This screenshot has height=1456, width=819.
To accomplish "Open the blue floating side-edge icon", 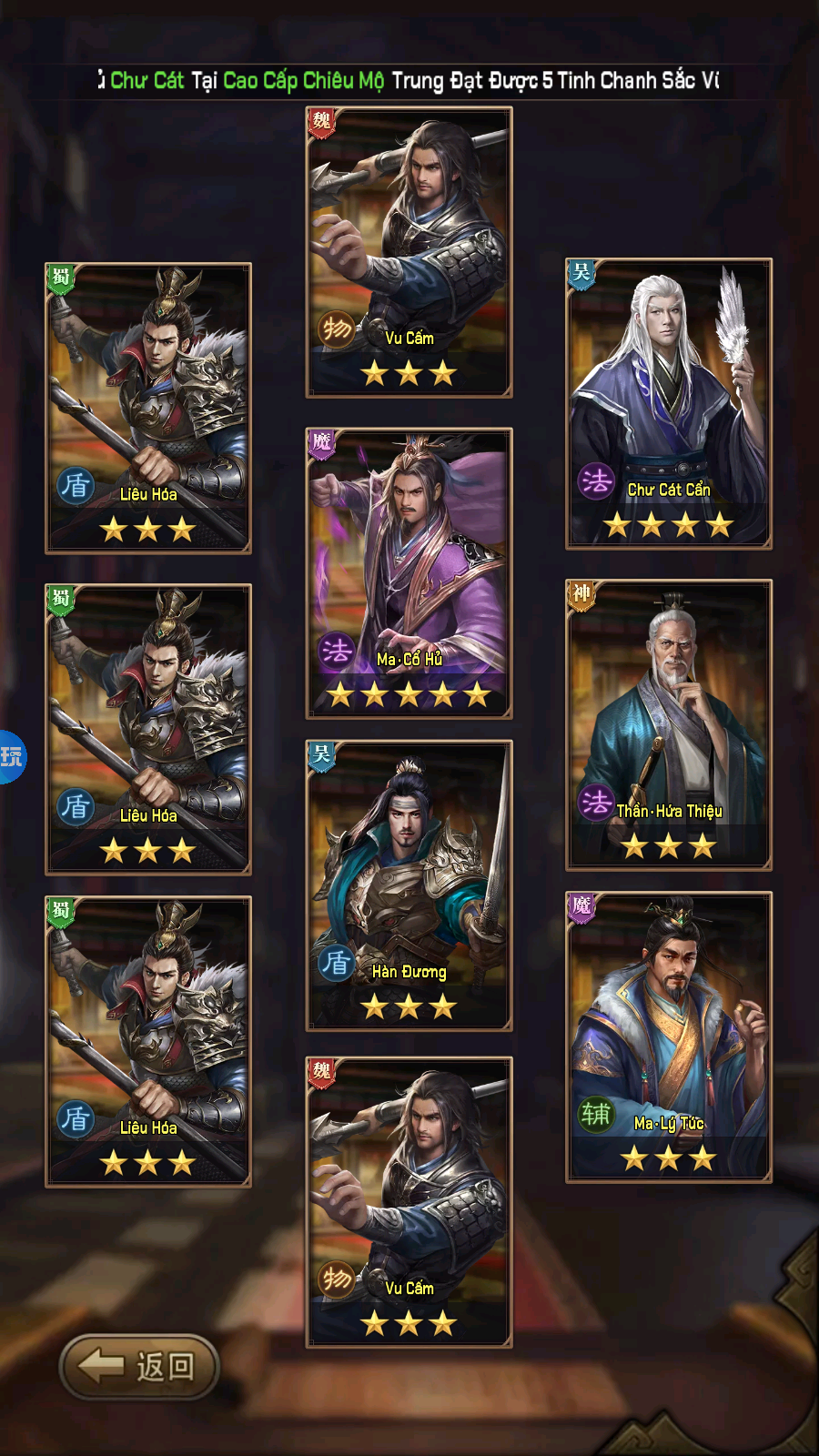I will click(x=12, y=756).
